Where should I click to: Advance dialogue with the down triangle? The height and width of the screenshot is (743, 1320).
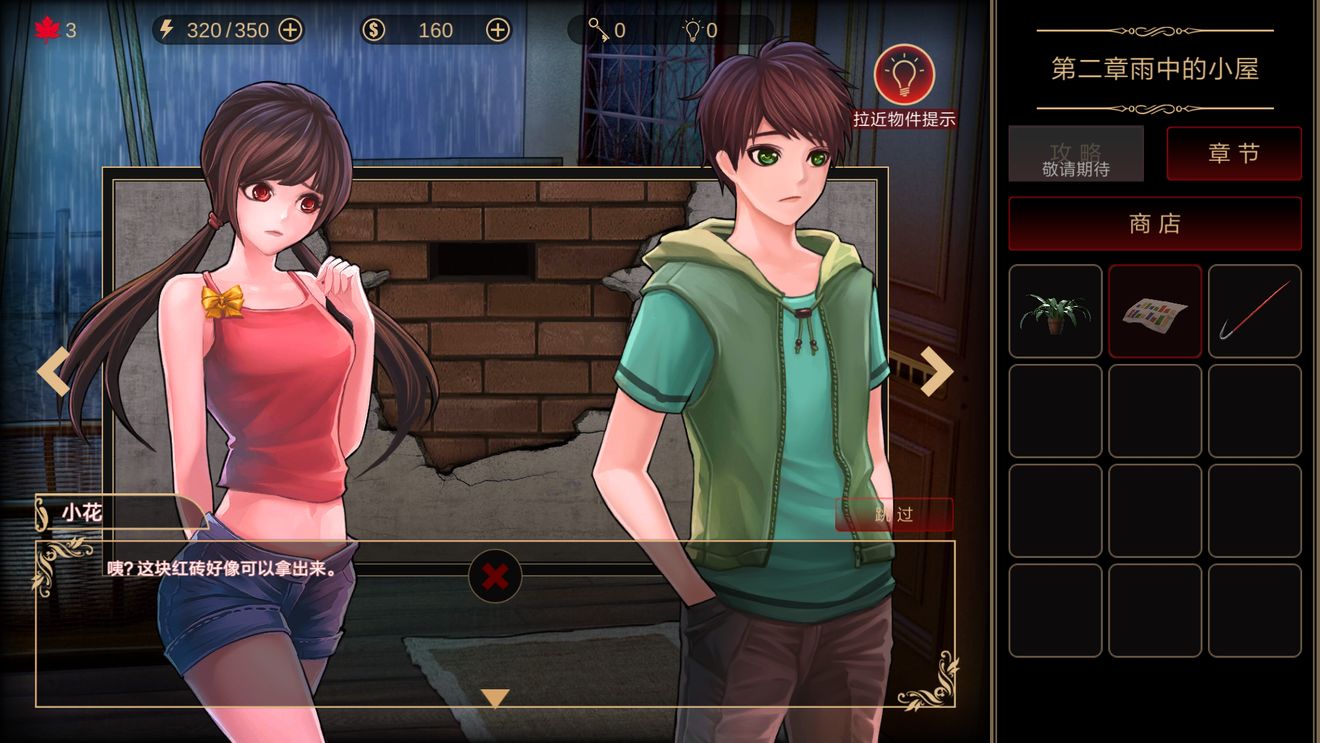pos(495,698)
